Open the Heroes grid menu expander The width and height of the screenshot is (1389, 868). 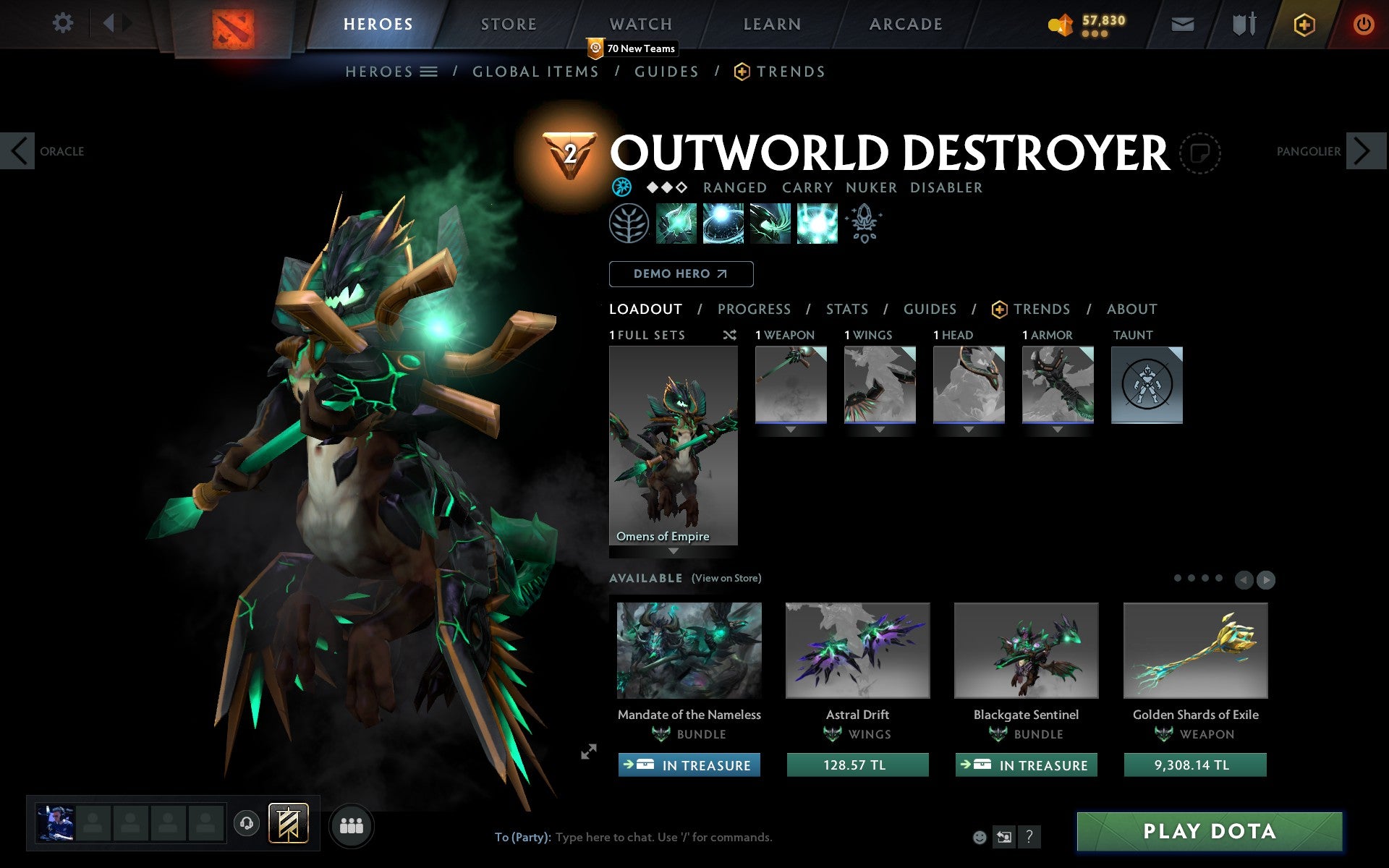point(428,71)
